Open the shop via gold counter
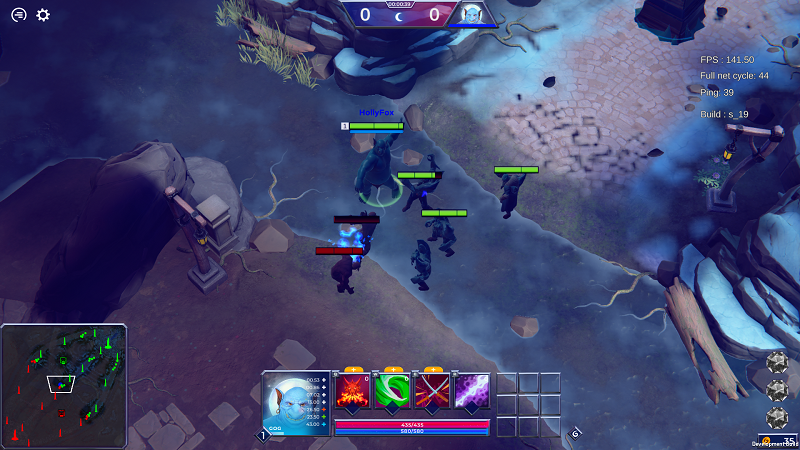 [x=780, y=440]
